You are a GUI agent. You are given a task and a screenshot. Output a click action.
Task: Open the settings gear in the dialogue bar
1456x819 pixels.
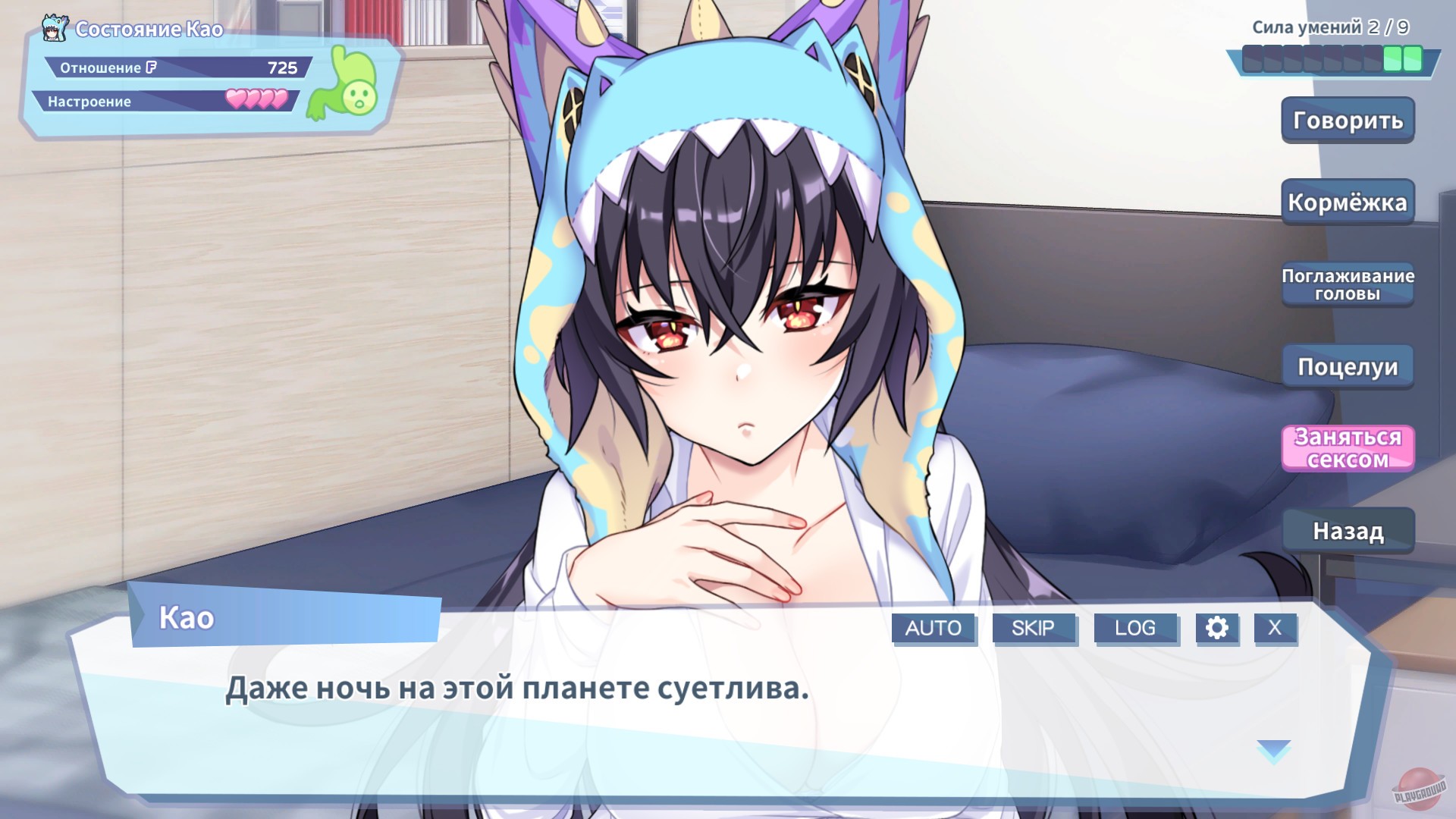coord(1217,628)
